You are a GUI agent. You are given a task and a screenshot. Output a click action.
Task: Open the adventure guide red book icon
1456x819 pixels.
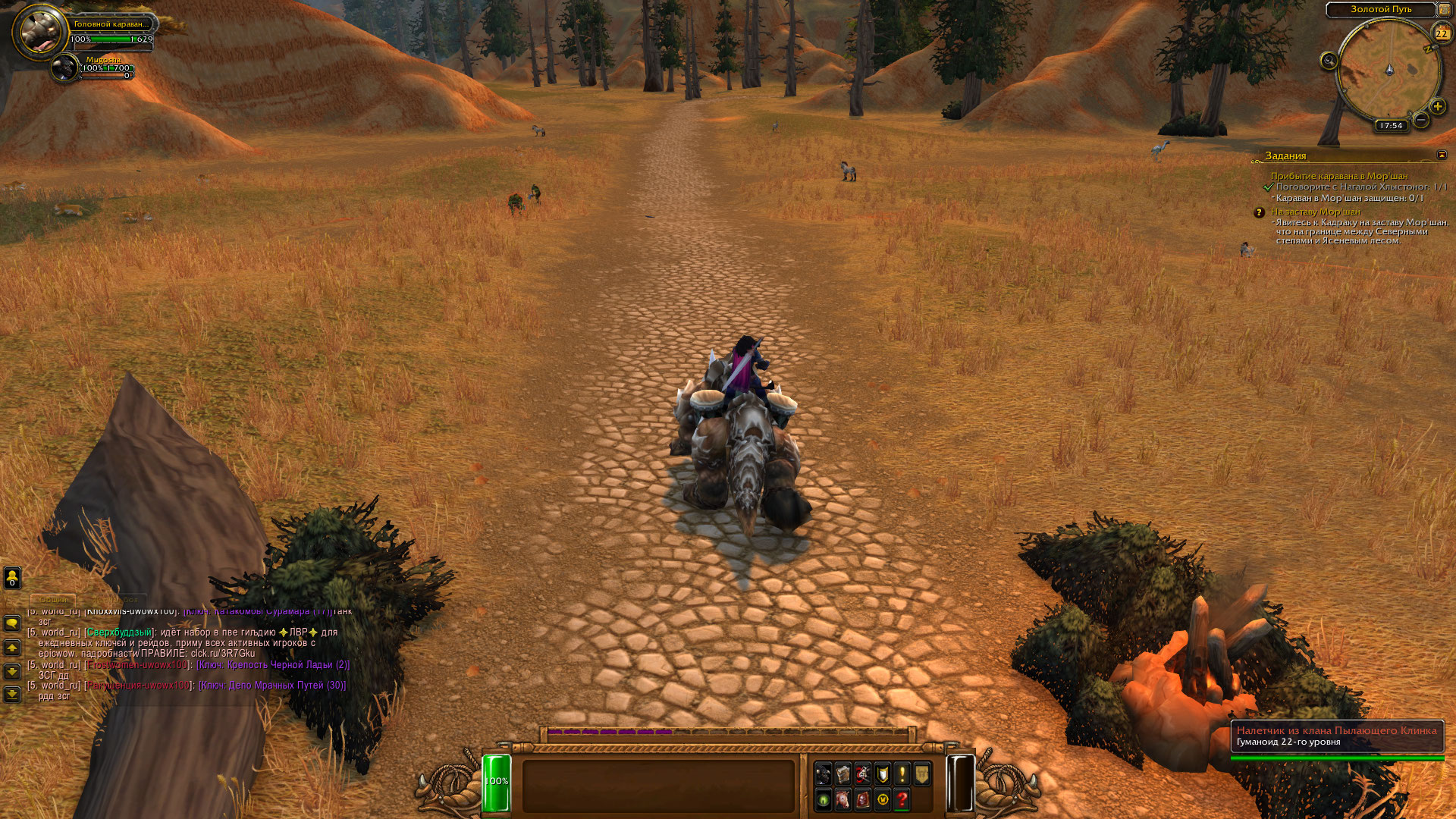[862, 799]
